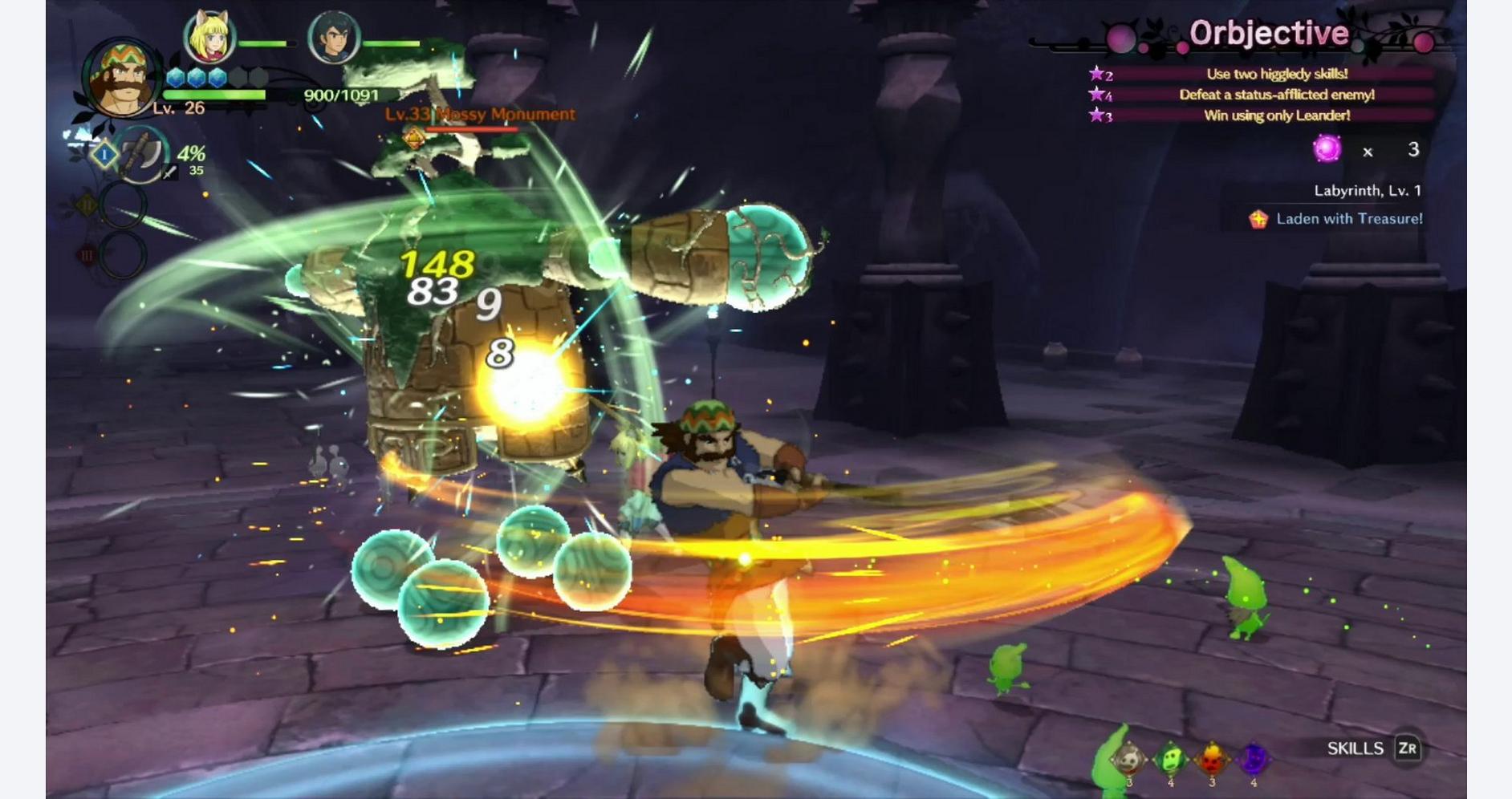The height and width of the screenshot is (799, 1512).
Task: Switch to the dark-haired boy party member
Action: pos(333,38)
